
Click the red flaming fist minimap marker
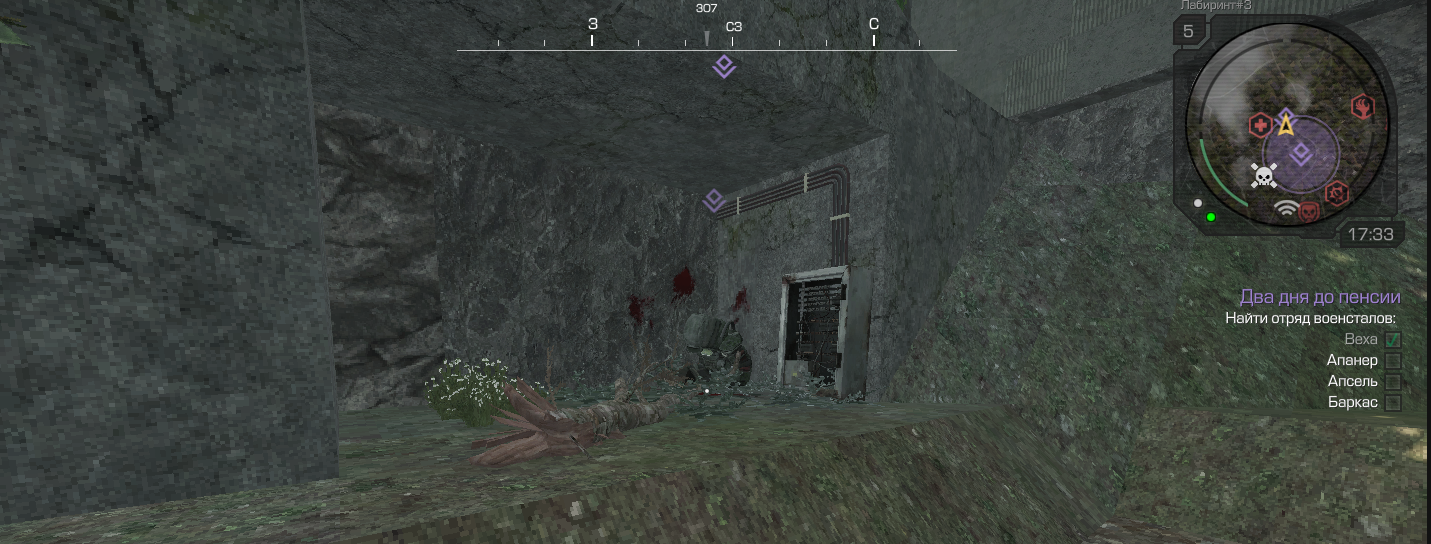[x=1362, y=106]
